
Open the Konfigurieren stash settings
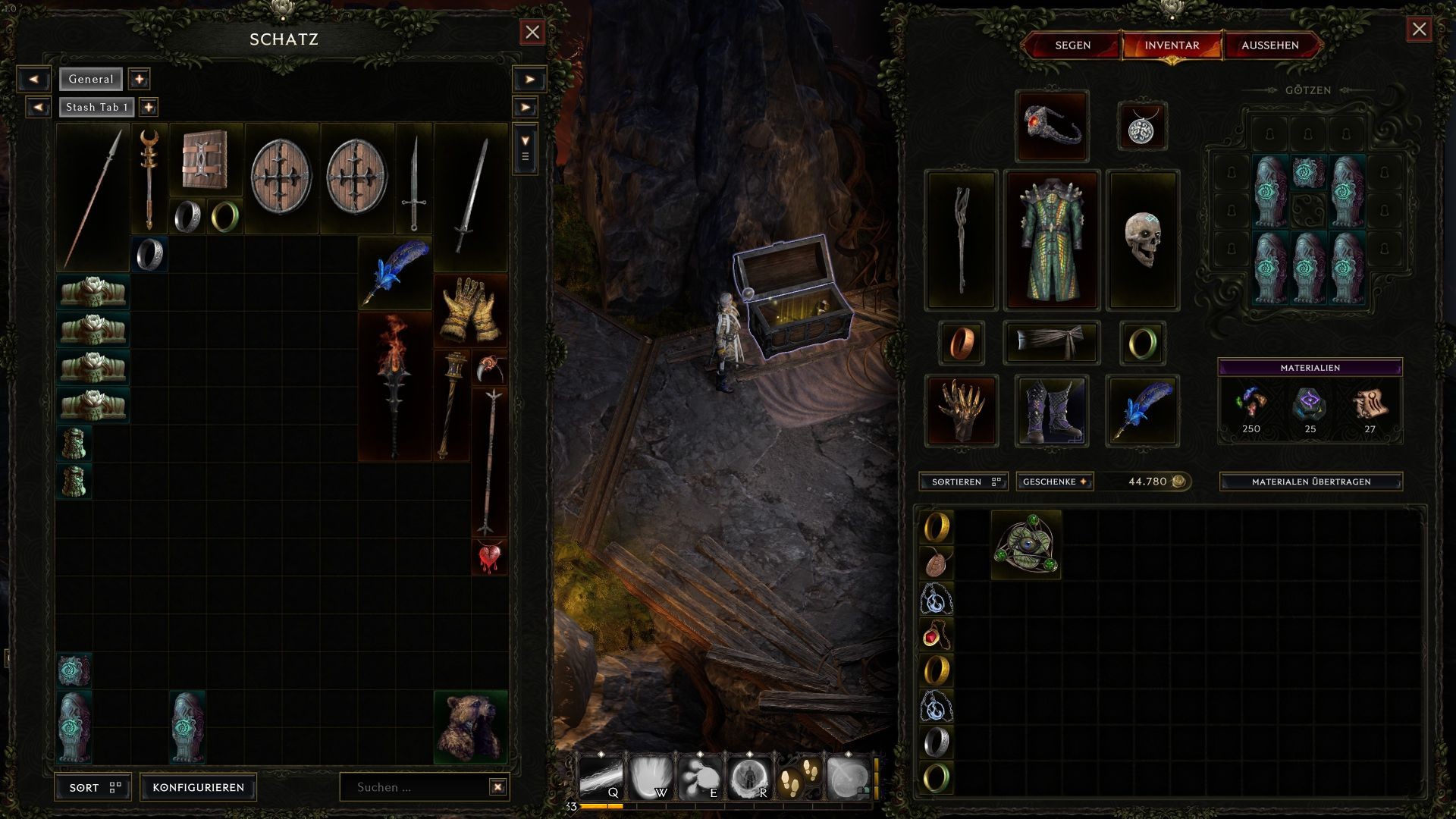(199, 787)
